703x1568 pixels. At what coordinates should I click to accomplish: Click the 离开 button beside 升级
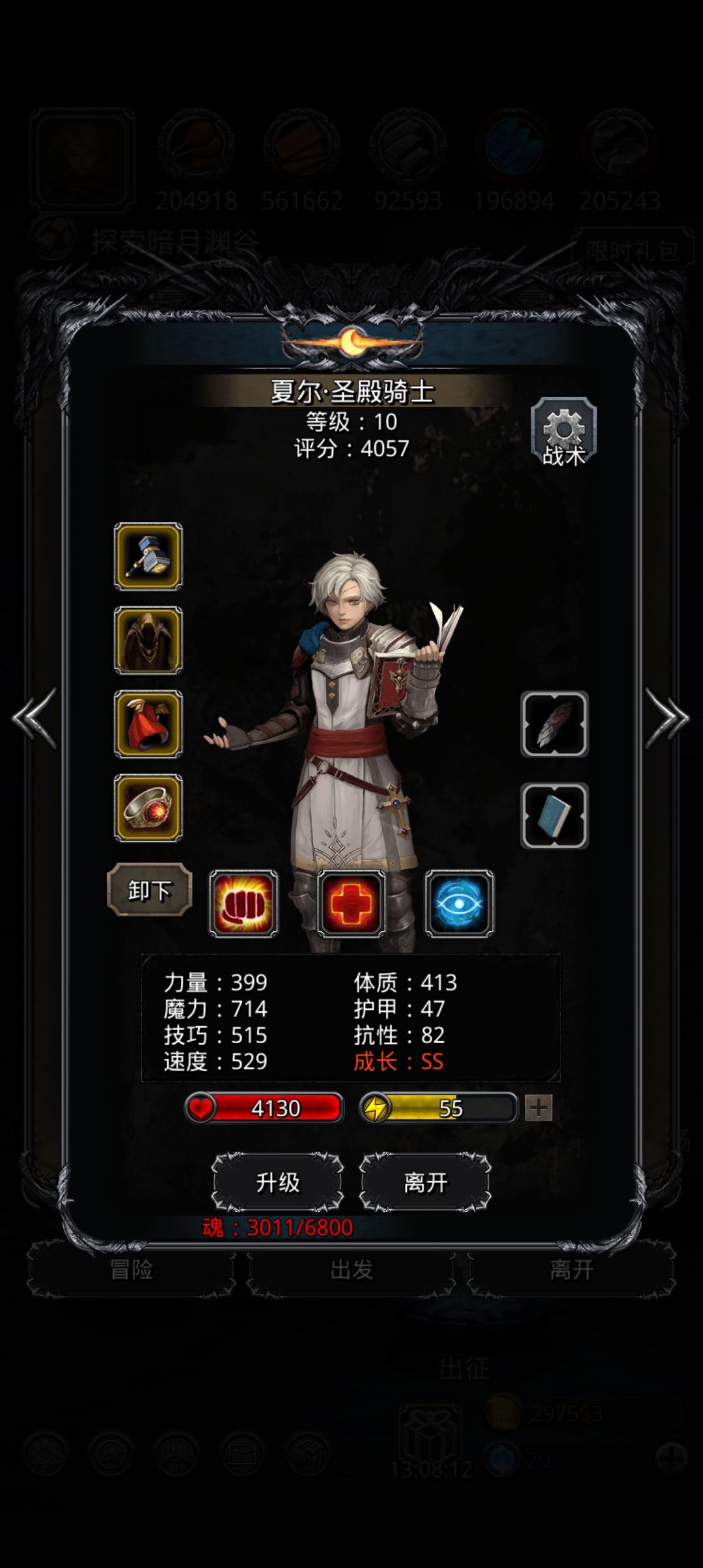425,1183
